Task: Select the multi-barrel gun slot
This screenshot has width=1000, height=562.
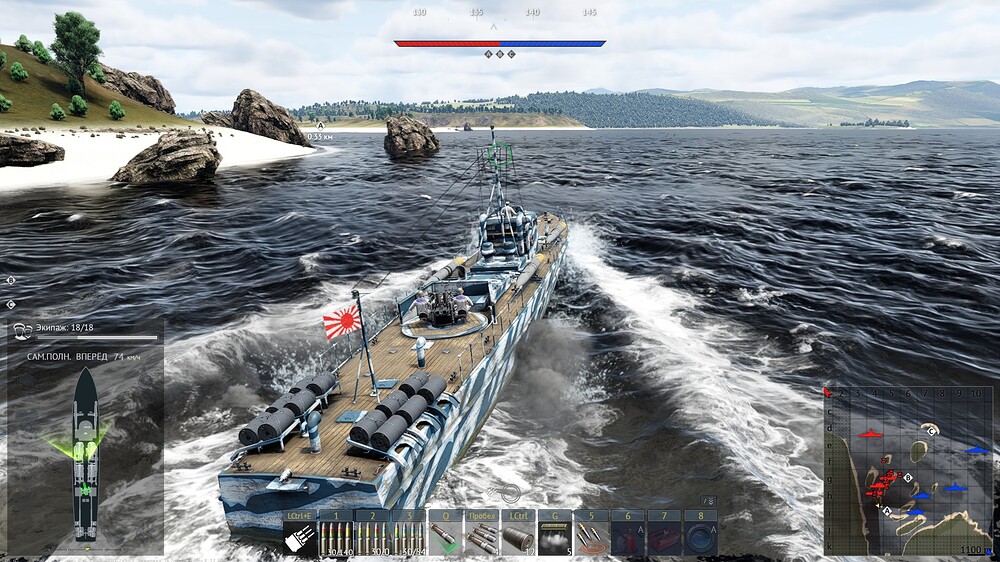Action: click(x=299, y=538)
